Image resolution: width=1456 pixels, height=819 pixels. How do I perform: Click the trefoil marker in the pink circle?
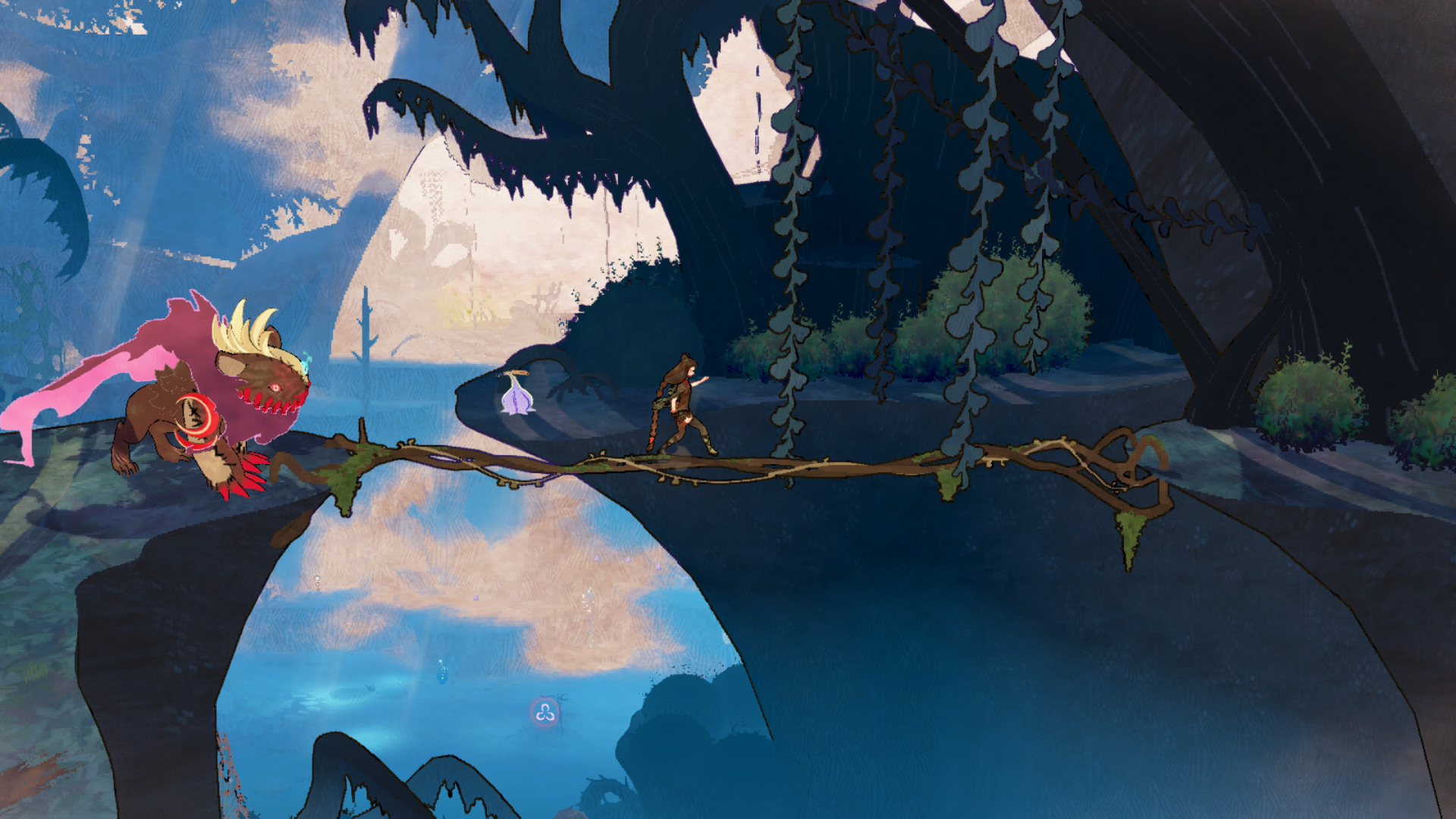pyautogui.click(x=544, y=713)
